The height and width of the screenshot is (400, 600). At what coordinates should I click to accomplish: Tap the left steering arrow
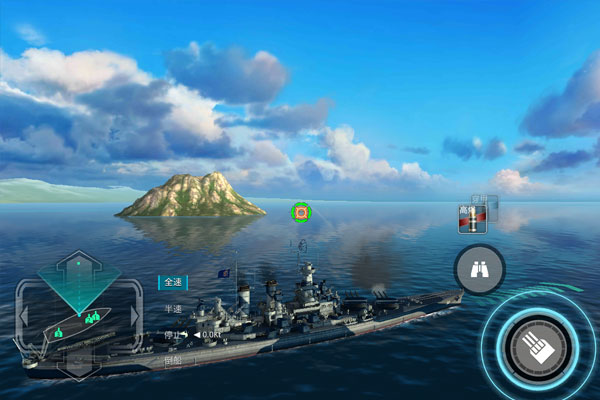pyautogui.click(x=21, y=317)
